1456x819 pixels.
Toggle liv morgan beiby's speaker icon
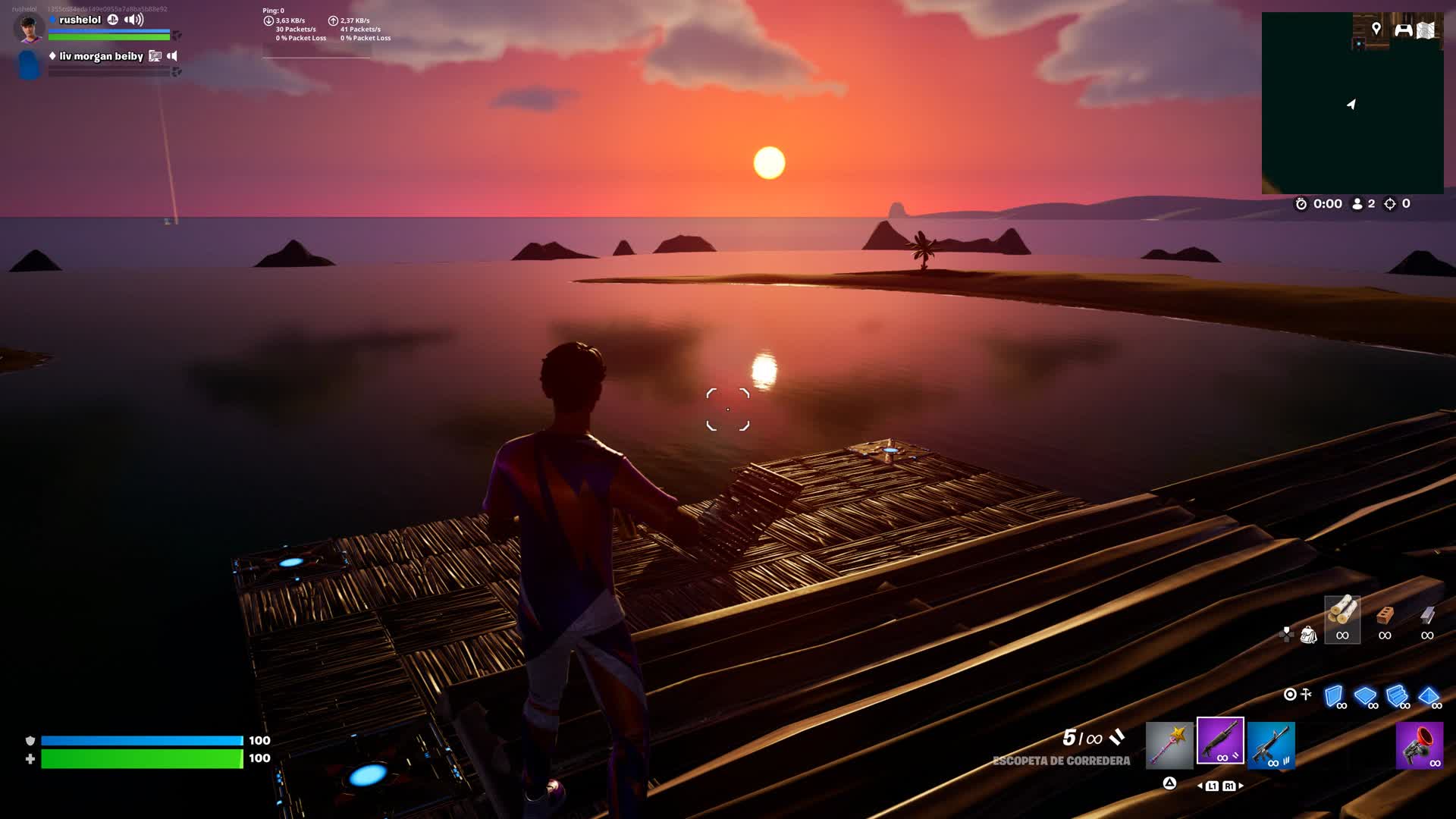[172, 56]
